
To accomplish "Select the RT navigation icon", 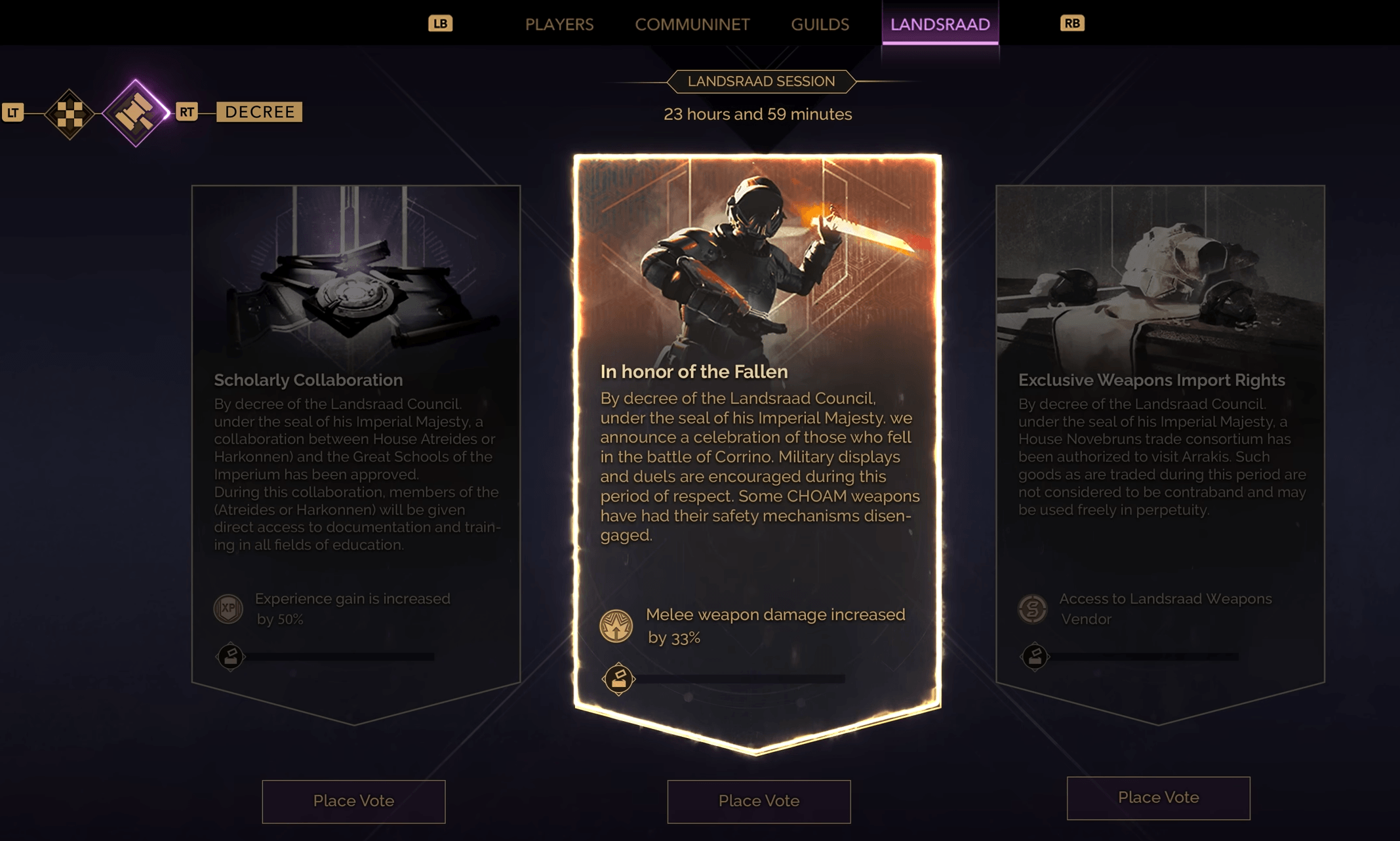I will coord(187,112).
